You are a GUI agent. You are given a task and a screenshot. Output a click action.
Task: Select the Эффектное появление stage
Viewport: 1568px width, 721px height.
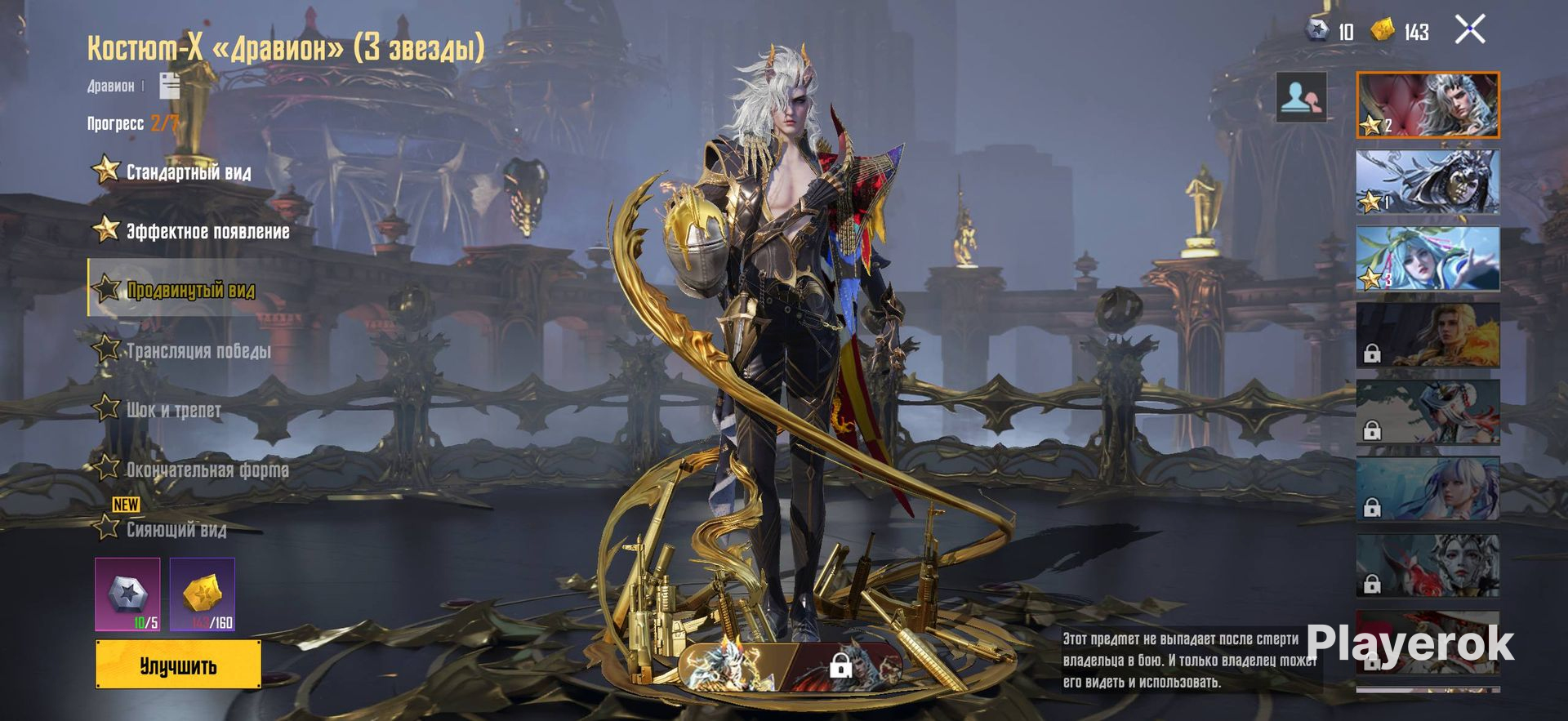click(207, 231)
